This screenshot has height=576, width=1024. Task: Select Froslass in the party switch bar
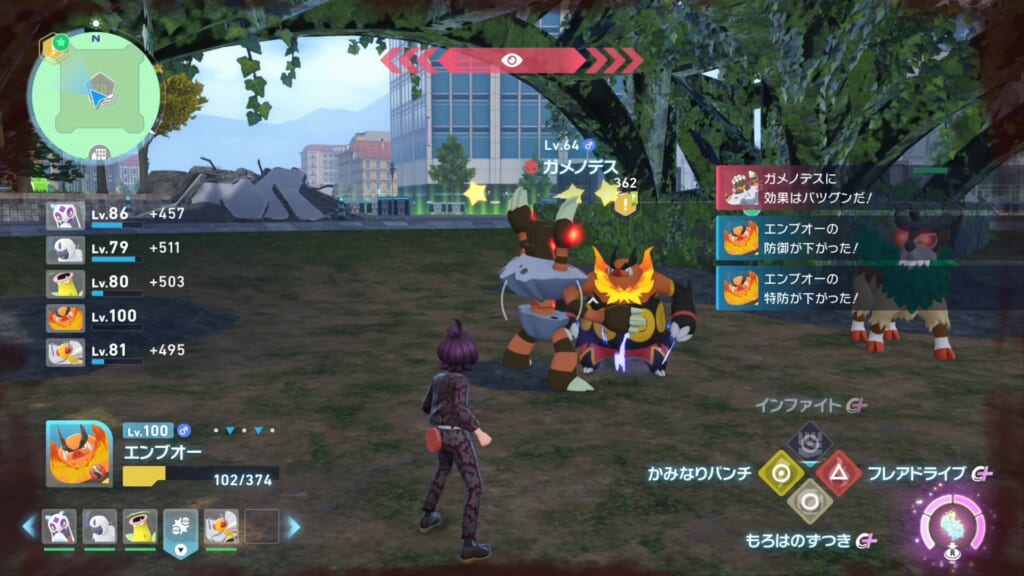[x=59, y=526]
